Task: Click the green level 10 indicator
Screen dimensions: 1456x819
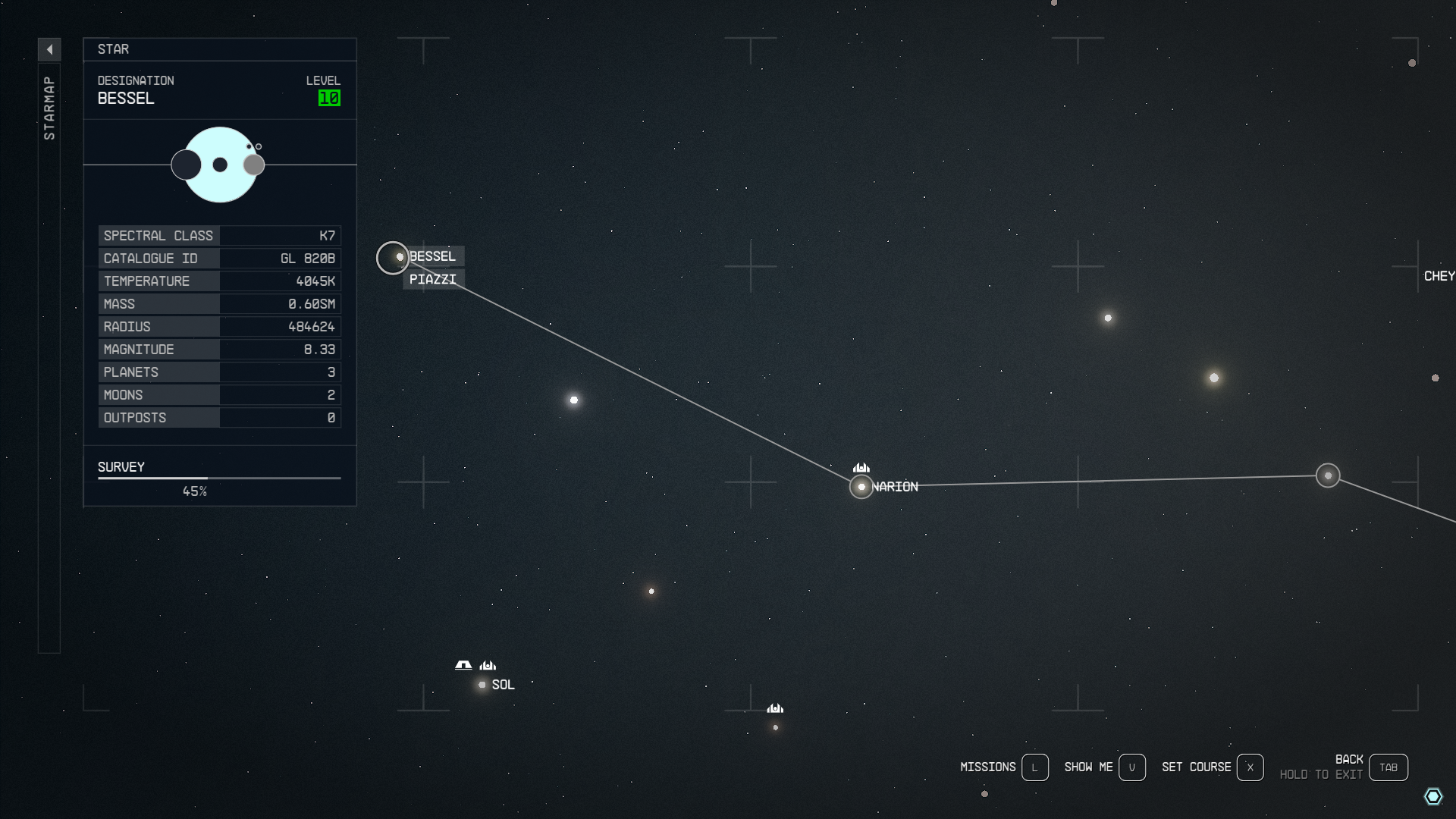Action: pyautogui.click(x=328, y=98)
